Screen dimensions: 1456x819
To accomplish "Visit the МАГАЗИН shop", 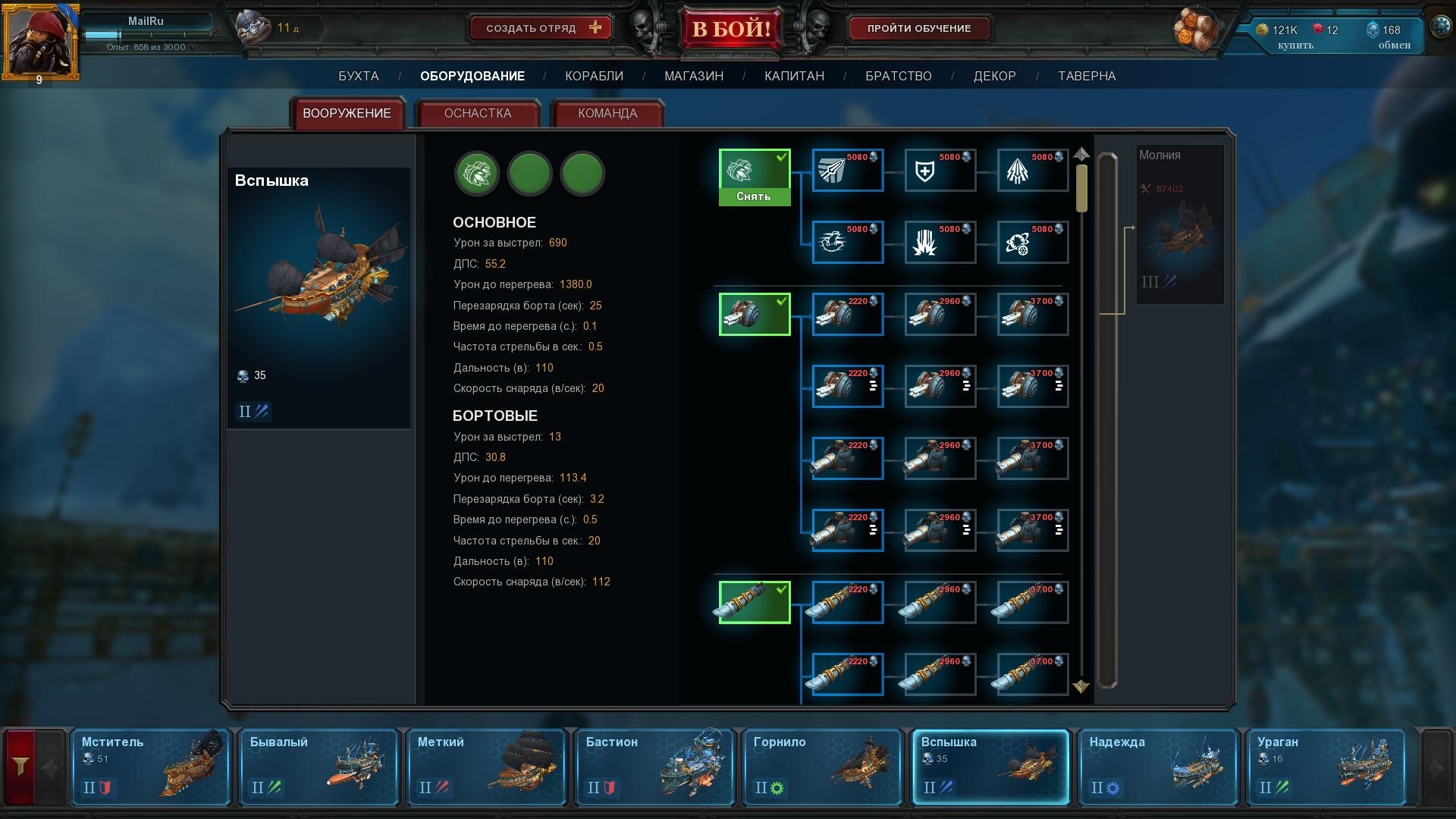I will (x=693, y=76).
